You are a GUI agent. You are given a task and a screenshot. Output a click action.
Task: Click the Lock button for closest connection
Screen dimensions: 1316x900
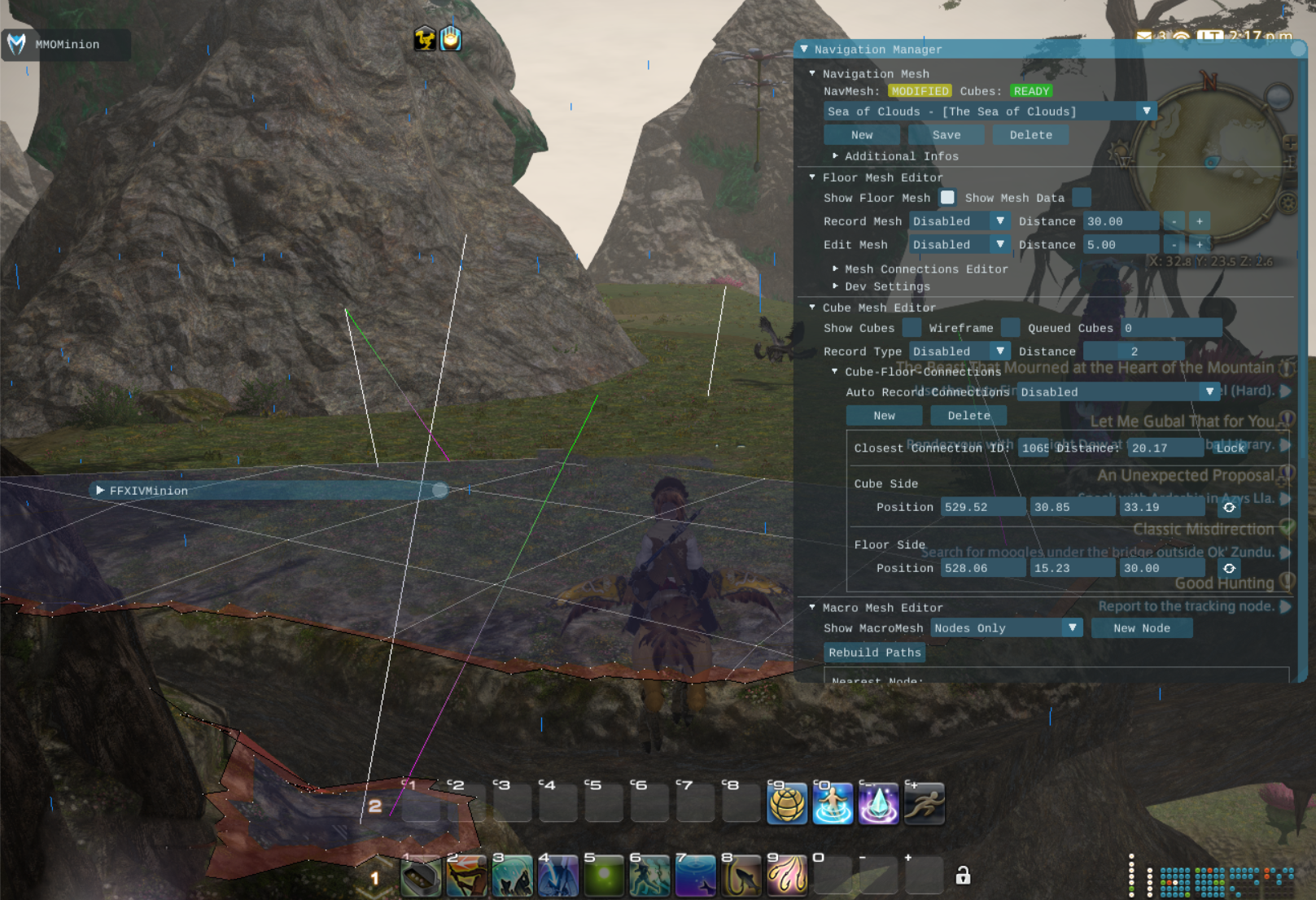tap(1230, 448)
